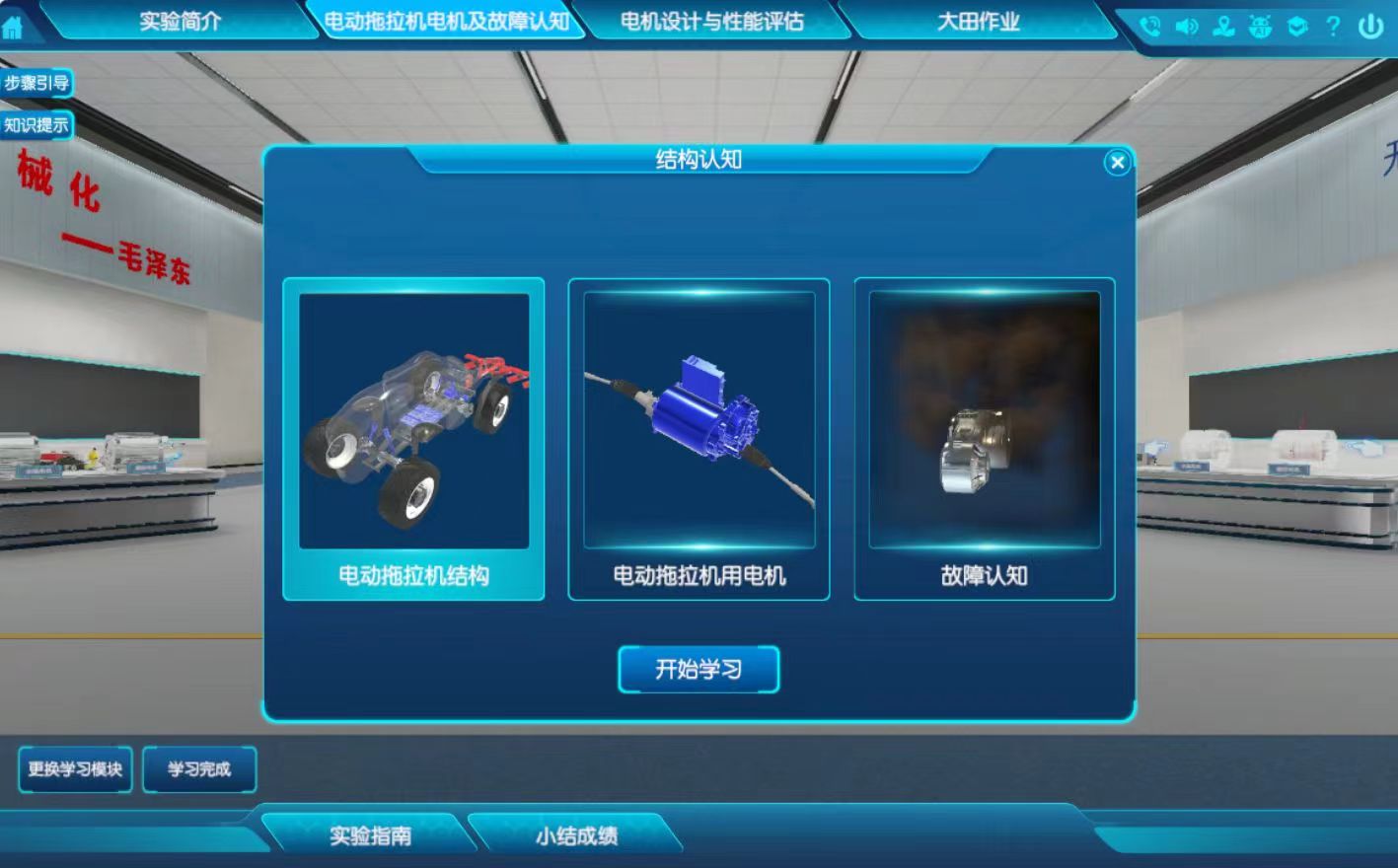
Task: Switch to the 电机设计与性能评估 tab
Action: tap(714, 22)
